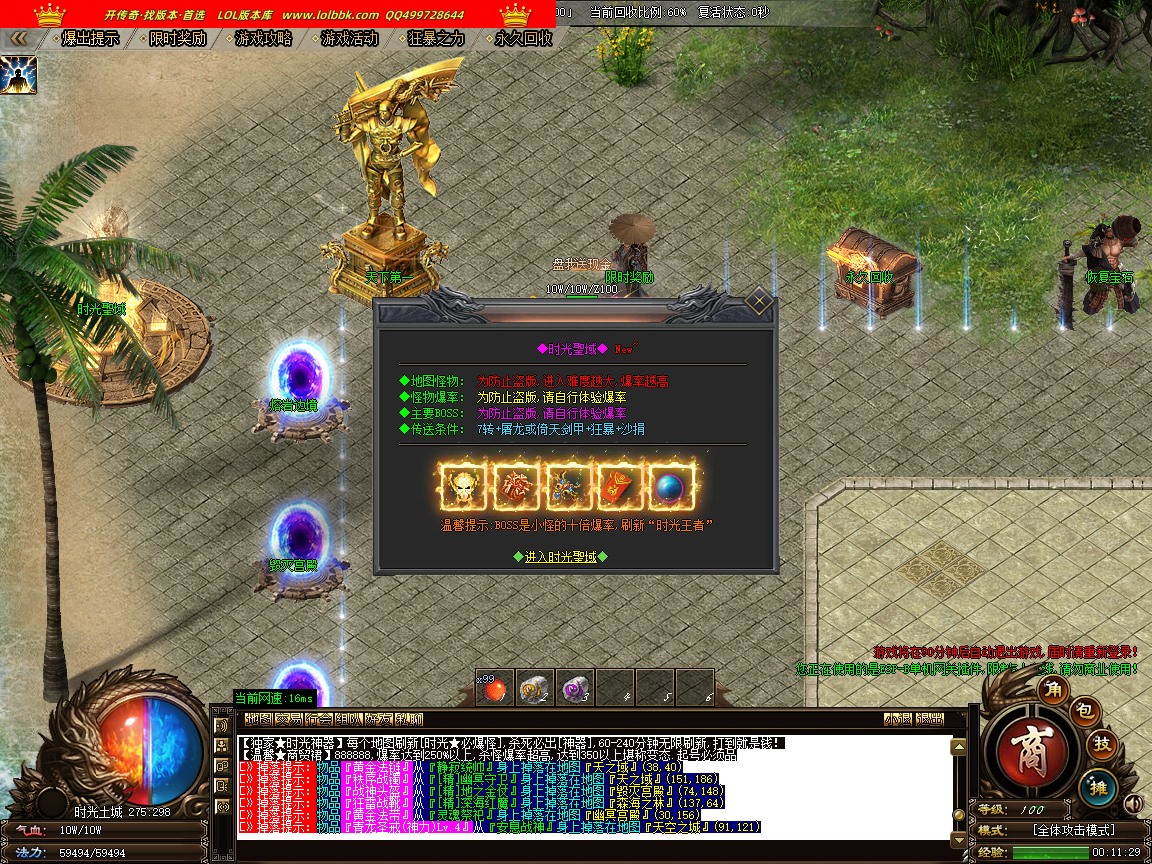This screenshot has width=1152, height=864.
Task: Use the red potion in the hotbar
Action: point(494,687)
